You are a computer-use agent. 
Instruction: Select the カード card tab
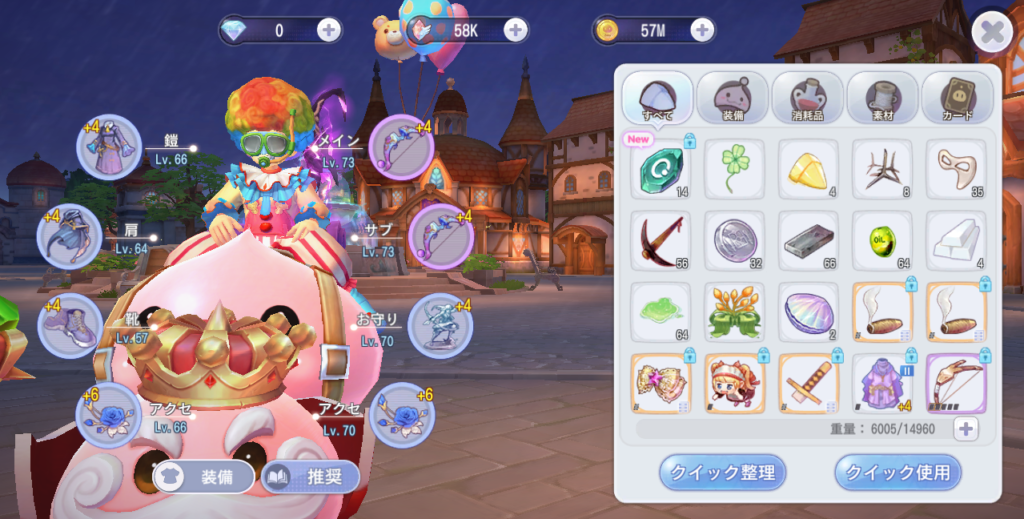[x=956, y=99]
